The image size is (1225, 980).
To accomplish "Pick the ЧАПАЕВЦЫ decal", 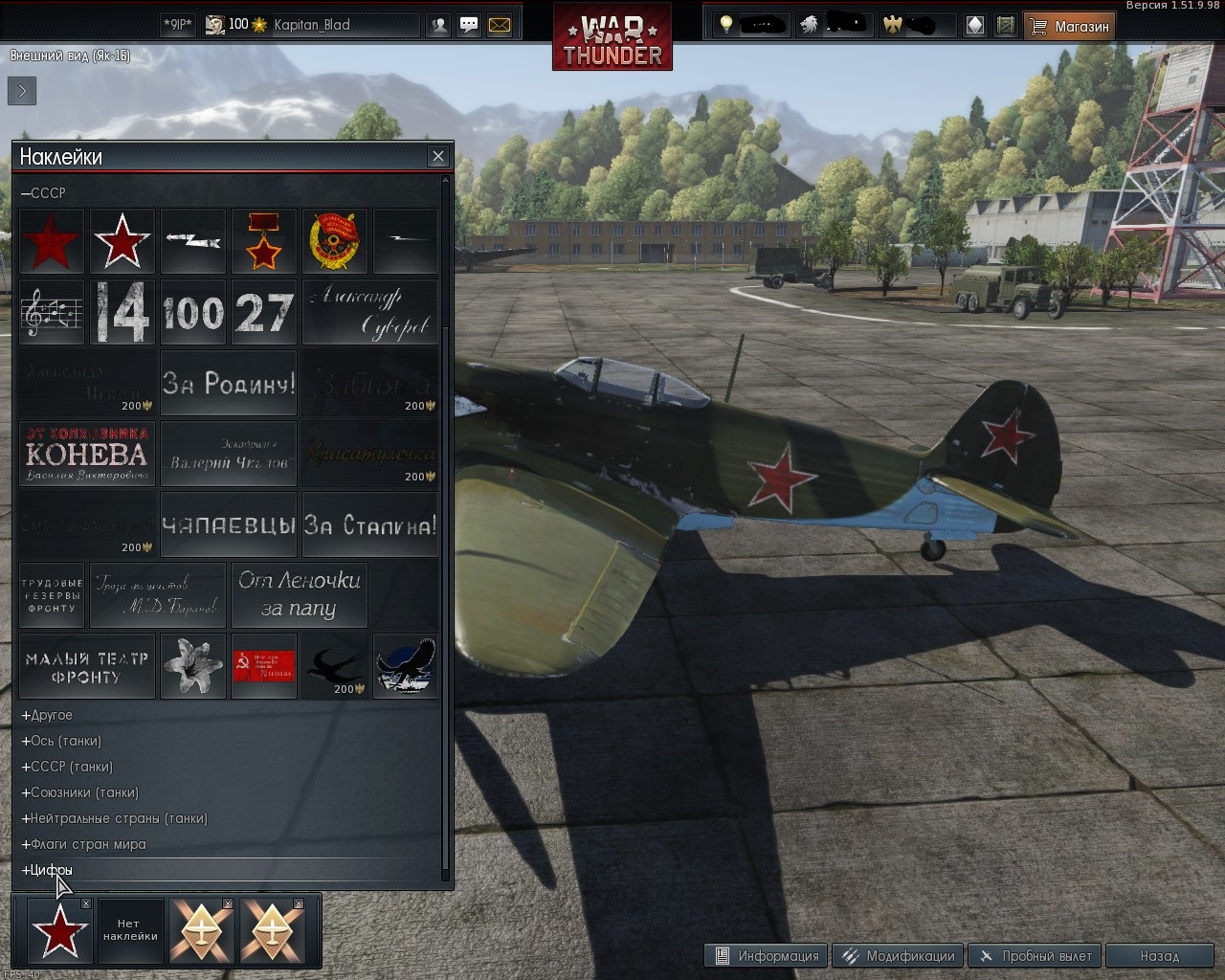I will [x=229, y=524].
